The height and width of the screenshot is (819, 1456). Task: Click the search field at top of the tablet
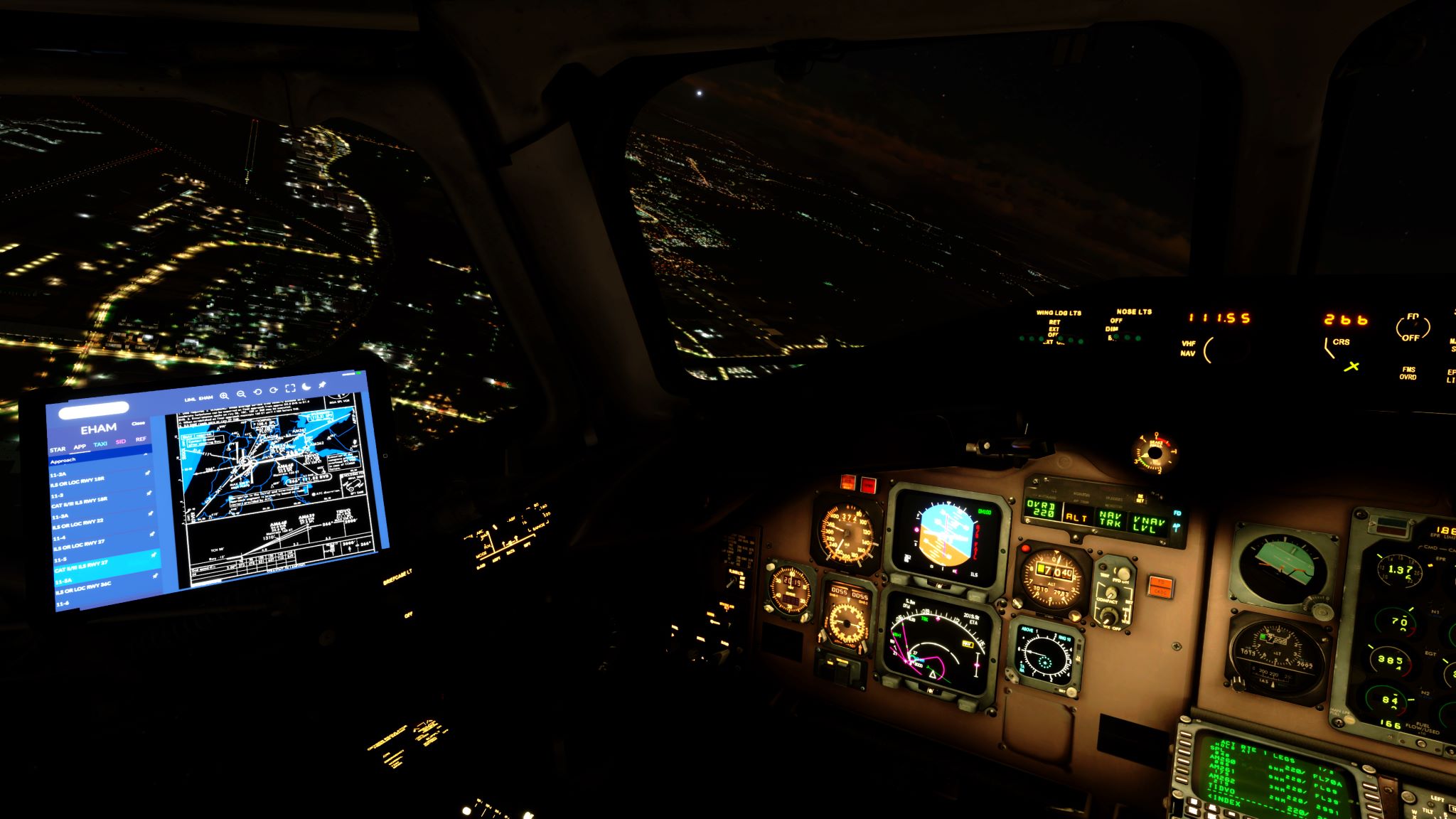click(93, 409)
